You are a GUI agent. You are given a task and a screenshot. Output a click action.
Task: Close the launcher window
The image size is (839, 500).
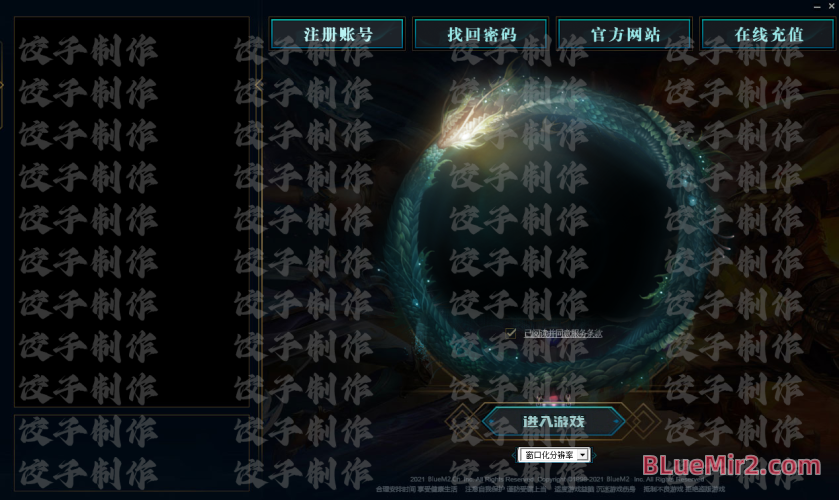[830, 6]
